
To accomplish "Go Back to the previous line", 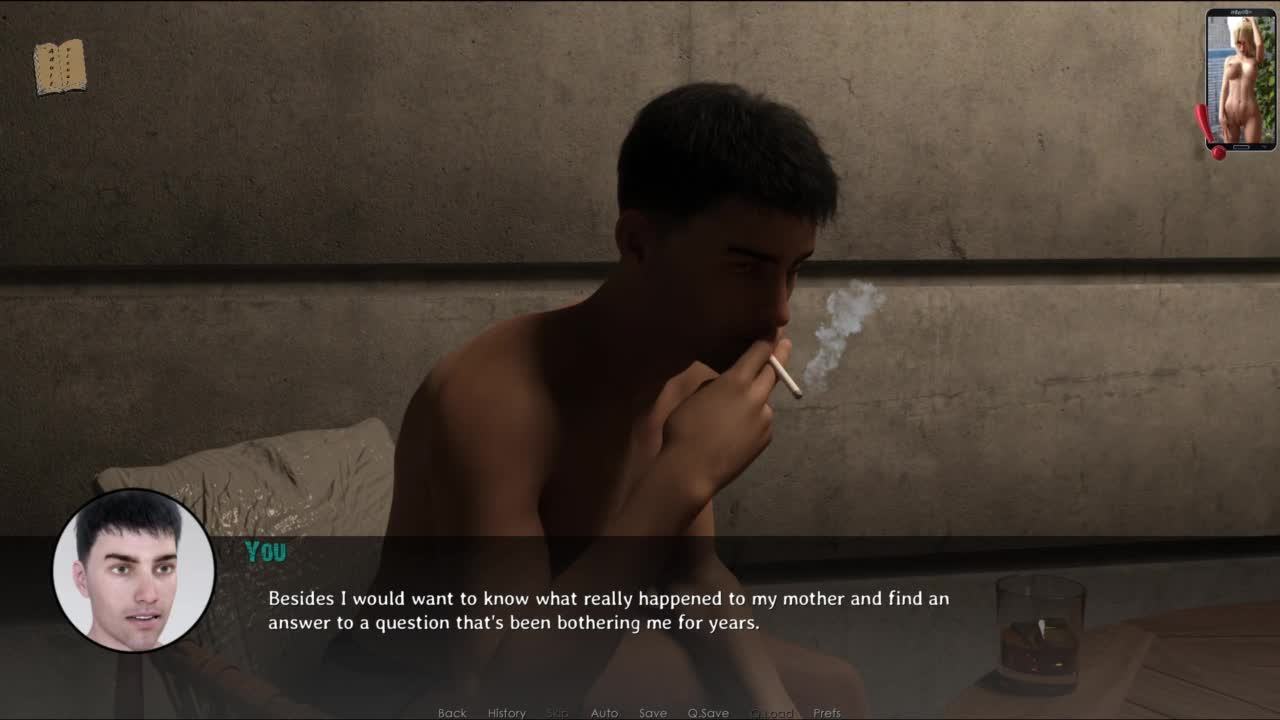I will 452,713.
